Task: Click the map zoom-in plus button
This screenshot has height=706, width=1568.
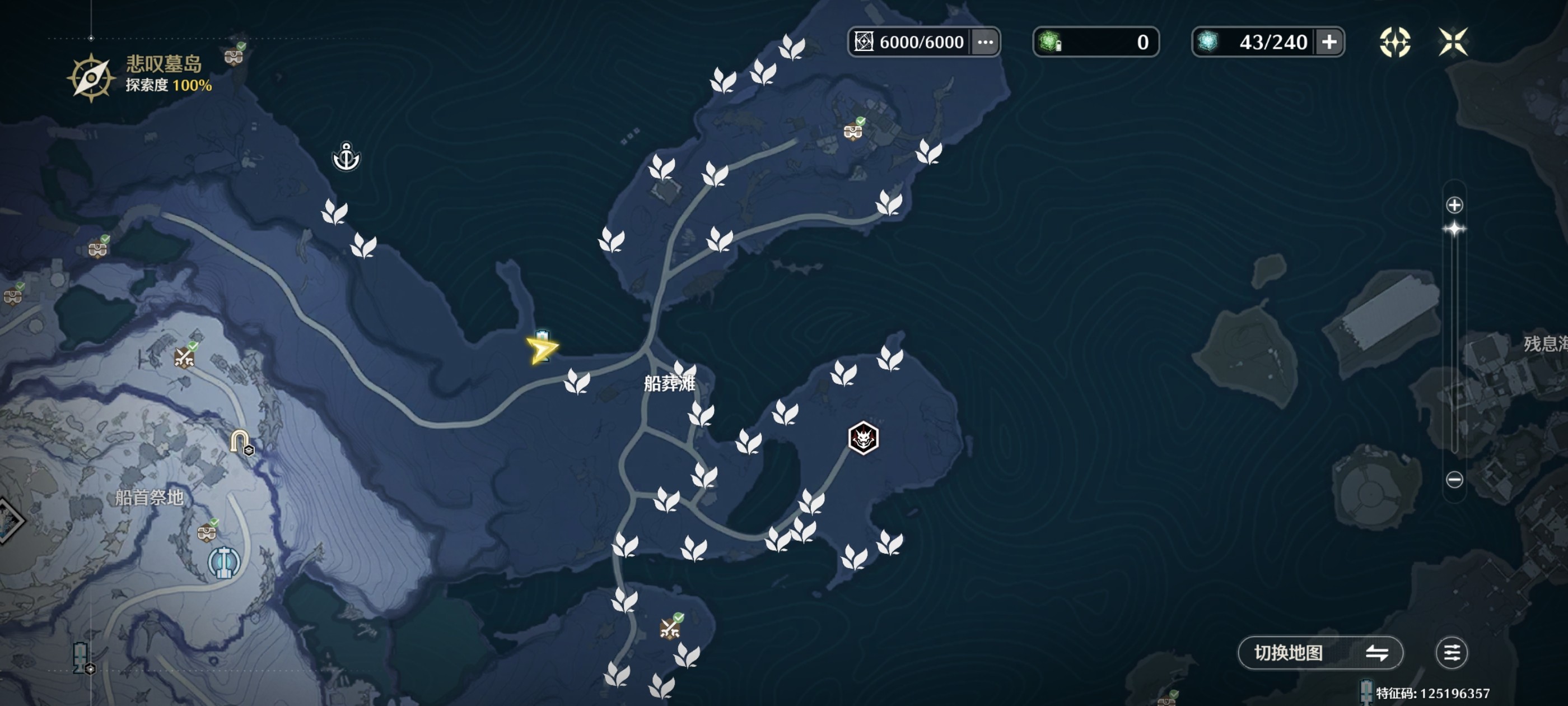Action: tap(1454, 205)
